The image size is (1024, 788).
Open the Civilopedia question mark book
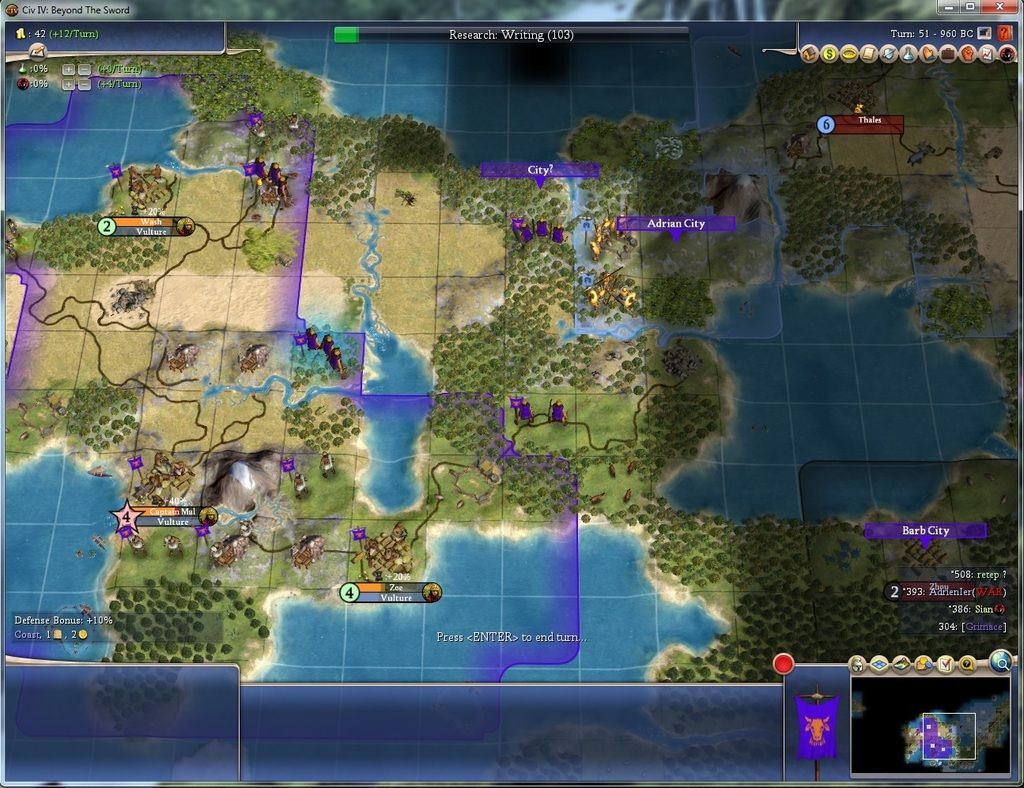tap(1004, 34)
